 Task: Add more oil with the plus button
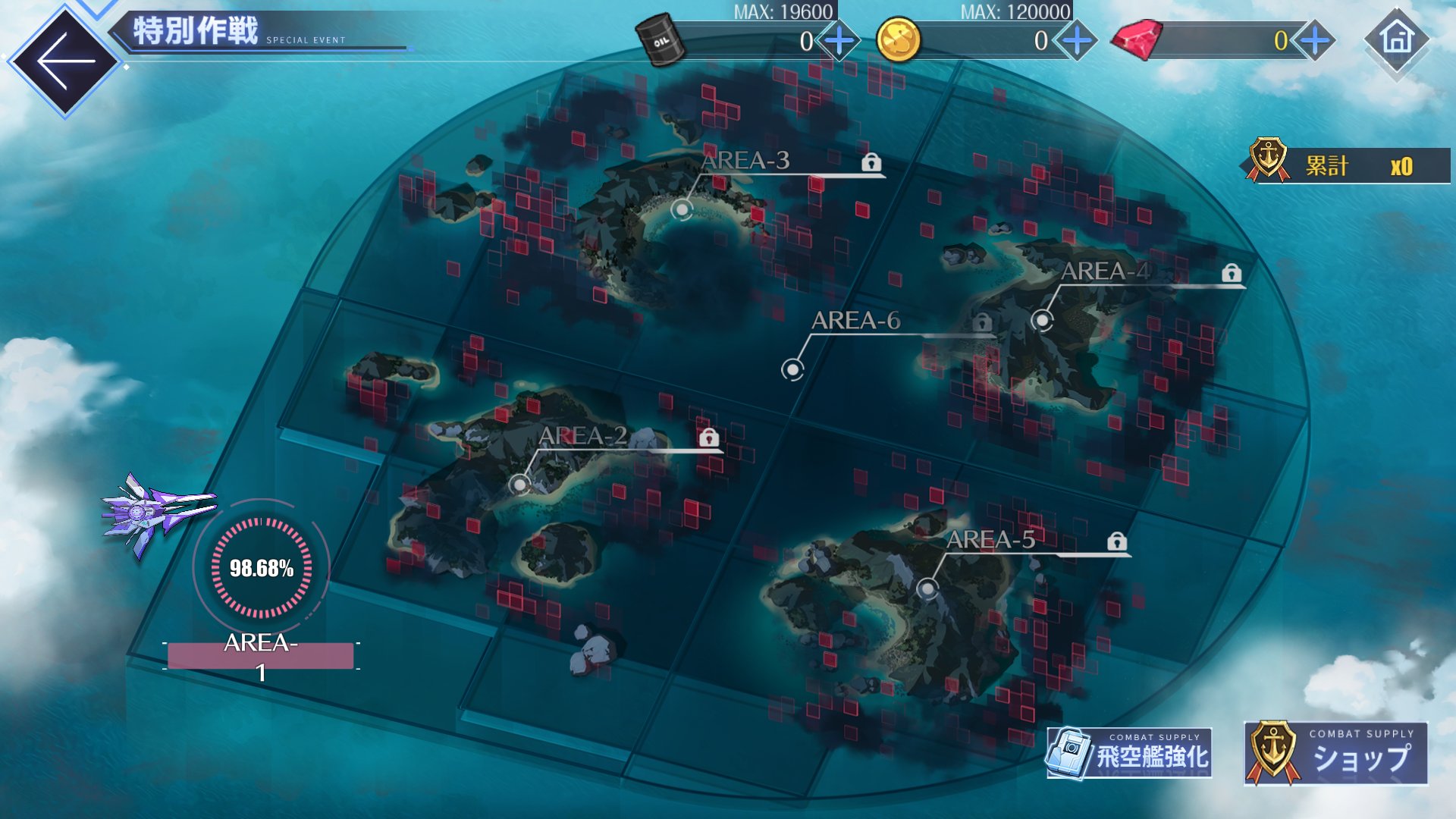point(839,40)
